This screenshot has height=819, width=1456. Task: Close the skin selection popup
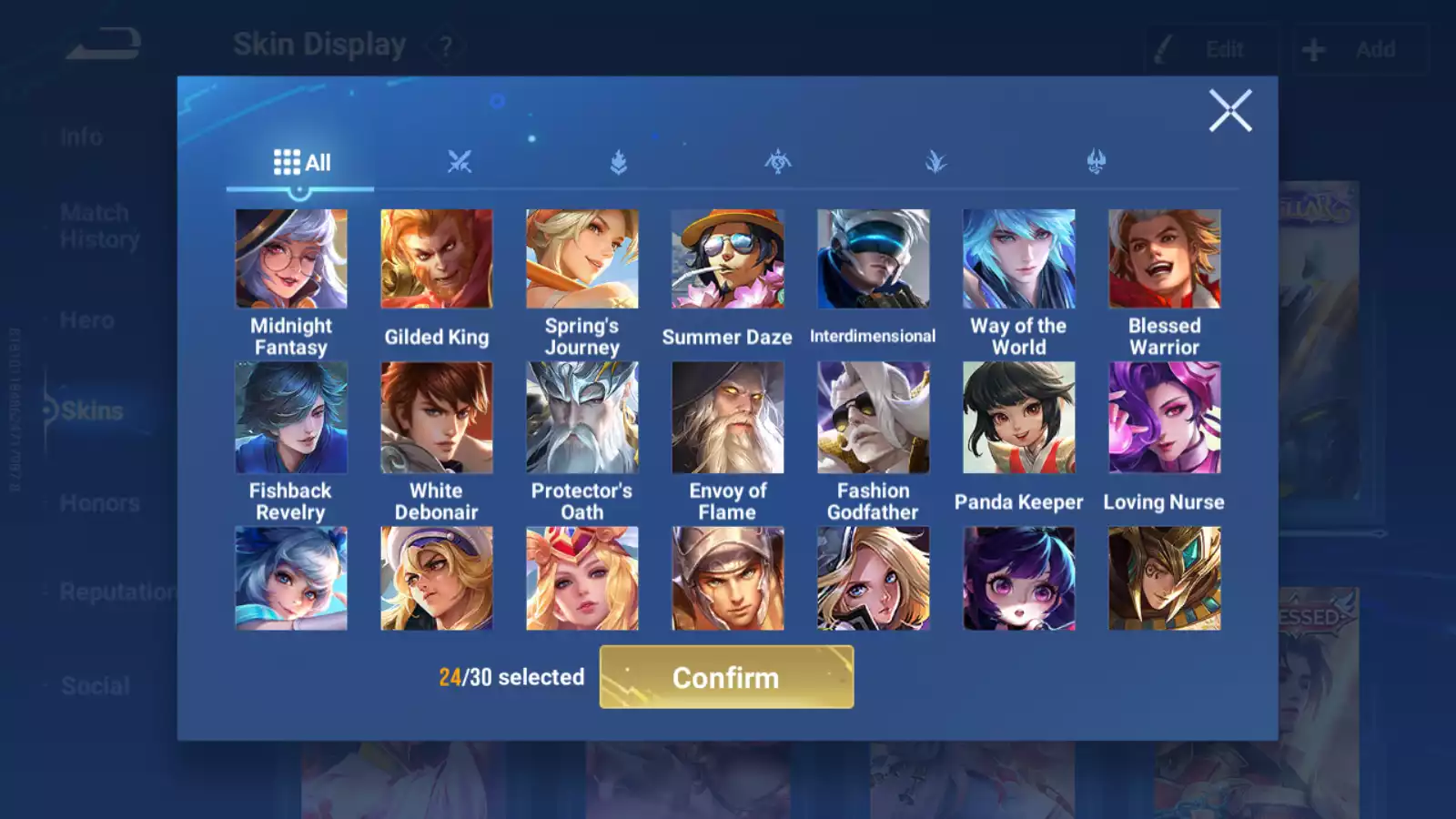[1230, 111]
